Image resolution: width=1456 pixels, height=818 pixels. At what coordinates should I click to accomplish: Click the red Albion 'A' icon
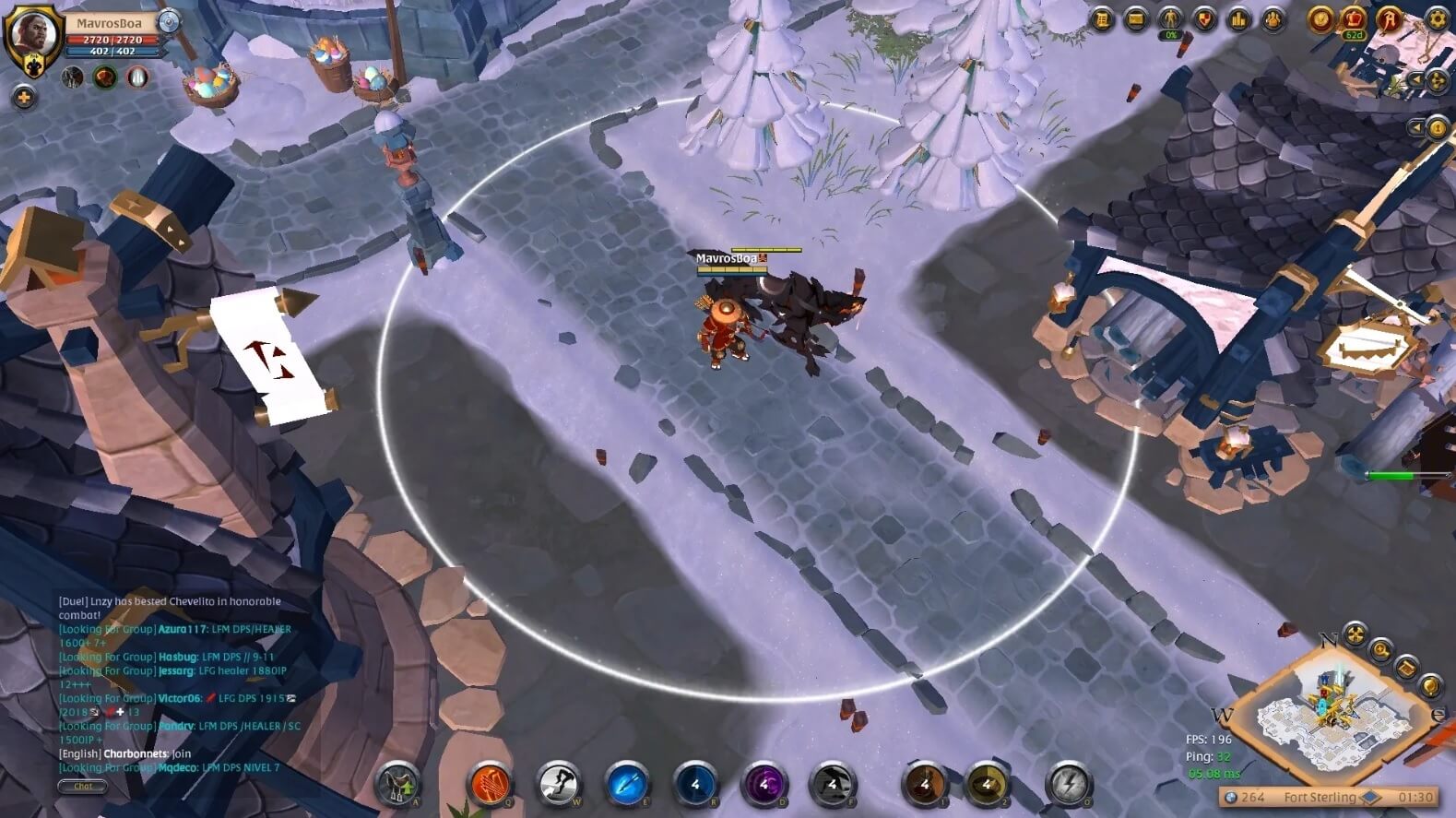point(1391,18)
